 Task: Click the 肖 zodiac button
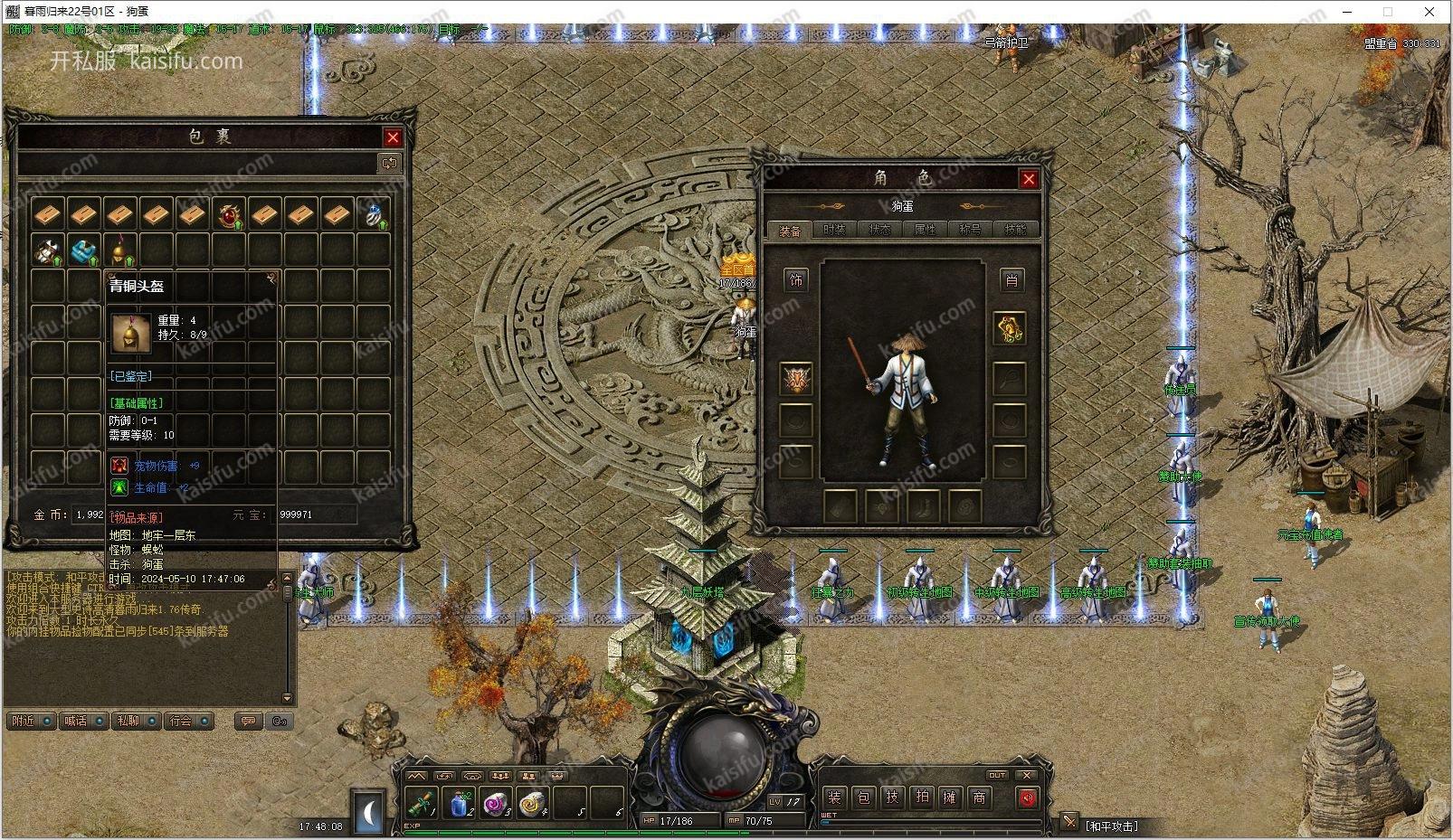coord(1011,279)
